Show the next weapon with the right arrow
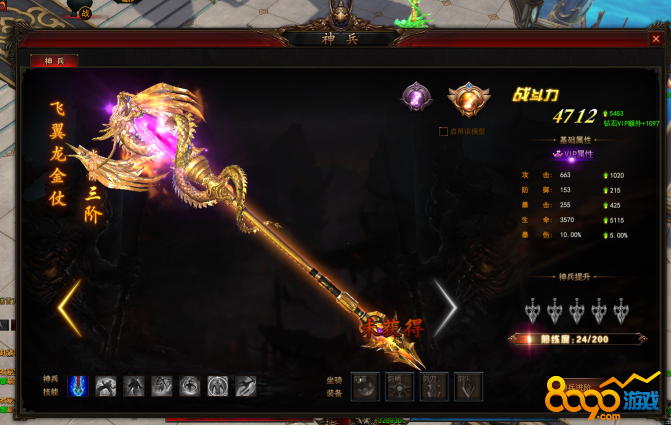 tap(445, 306)
